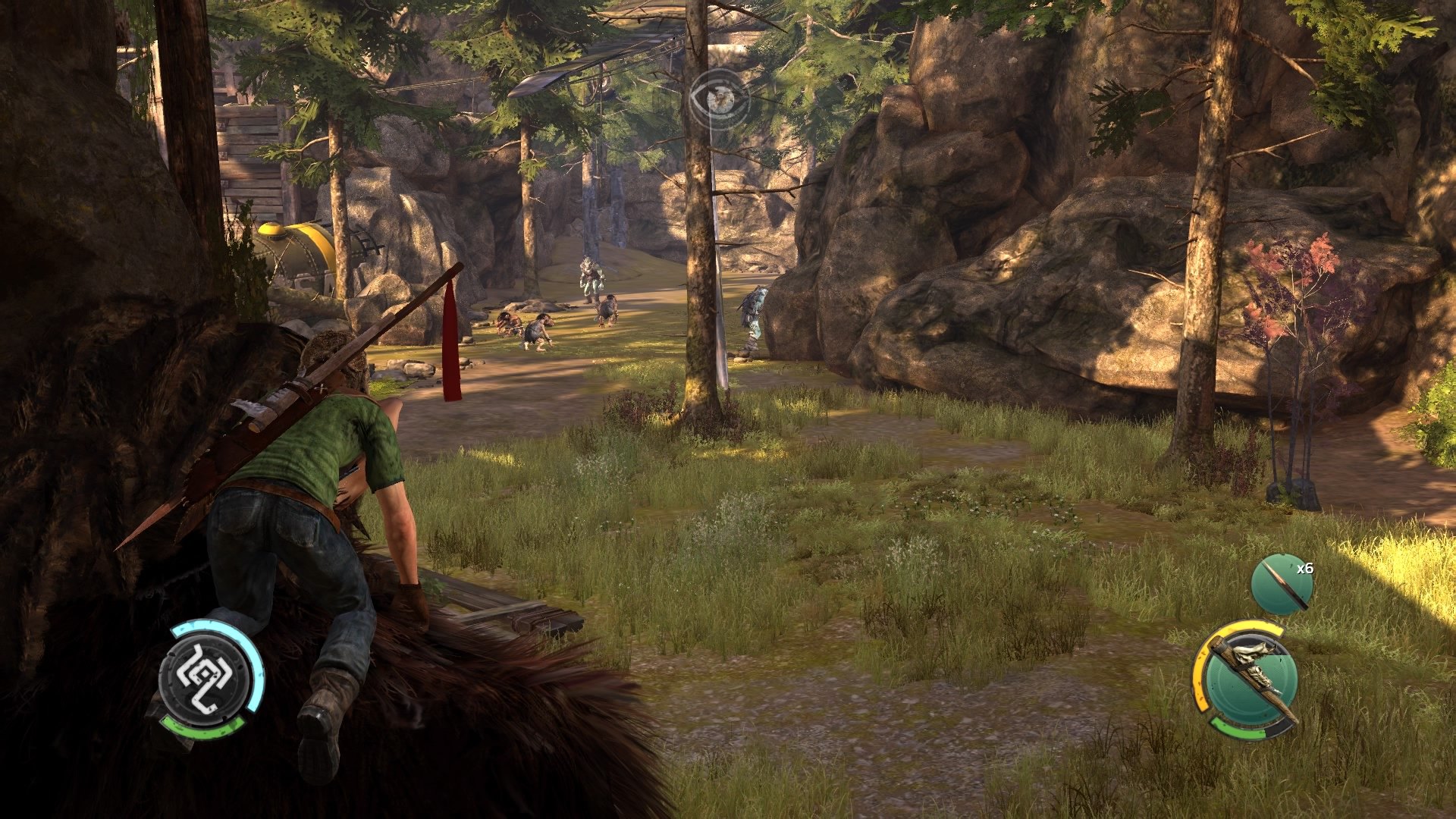Click the eye-shaped stealth indicator icon
This screenshot has width=1456, height=819.
point(718,98)
